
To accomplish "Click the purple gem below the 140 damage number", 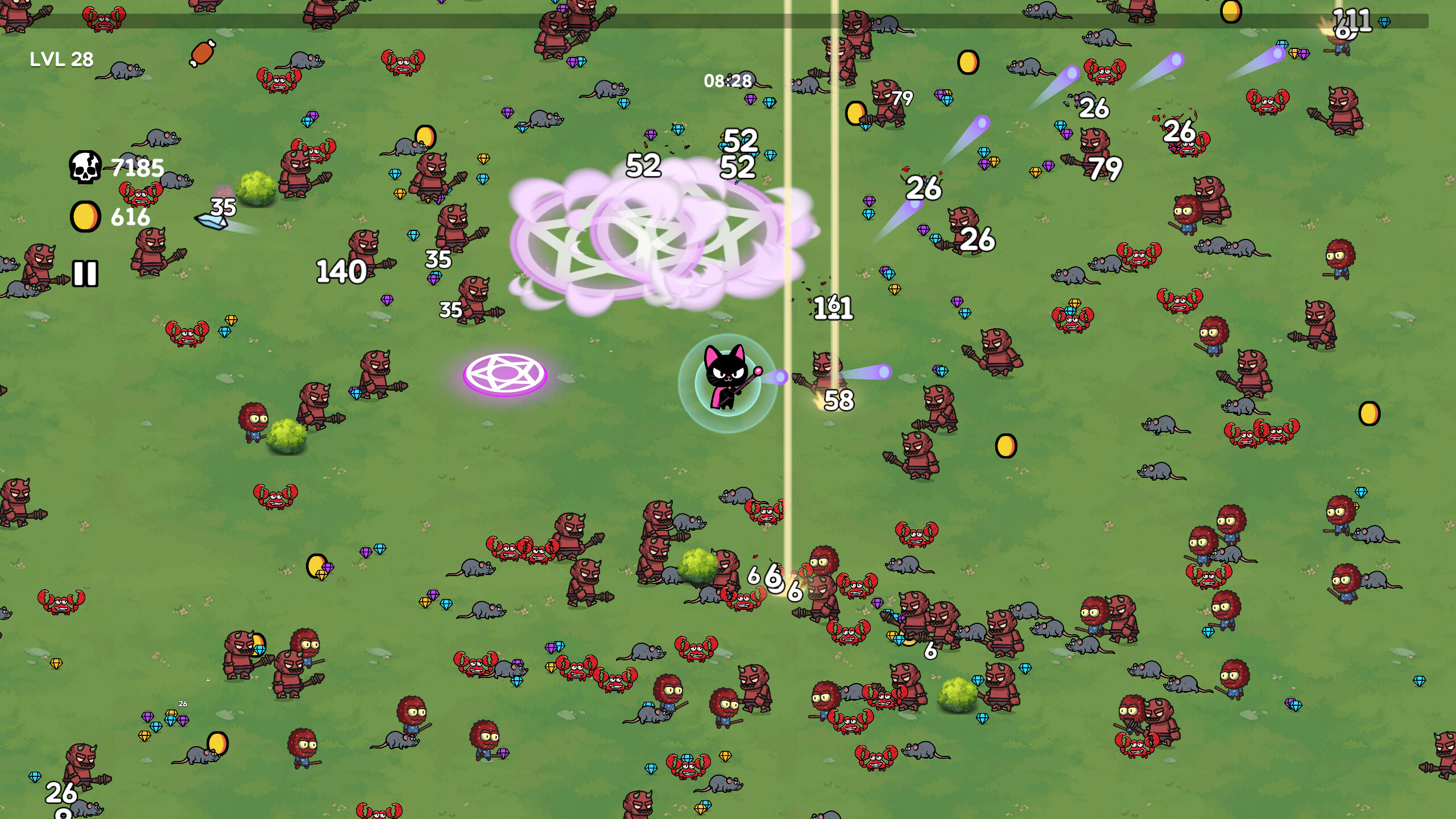I will click(387, 300).
